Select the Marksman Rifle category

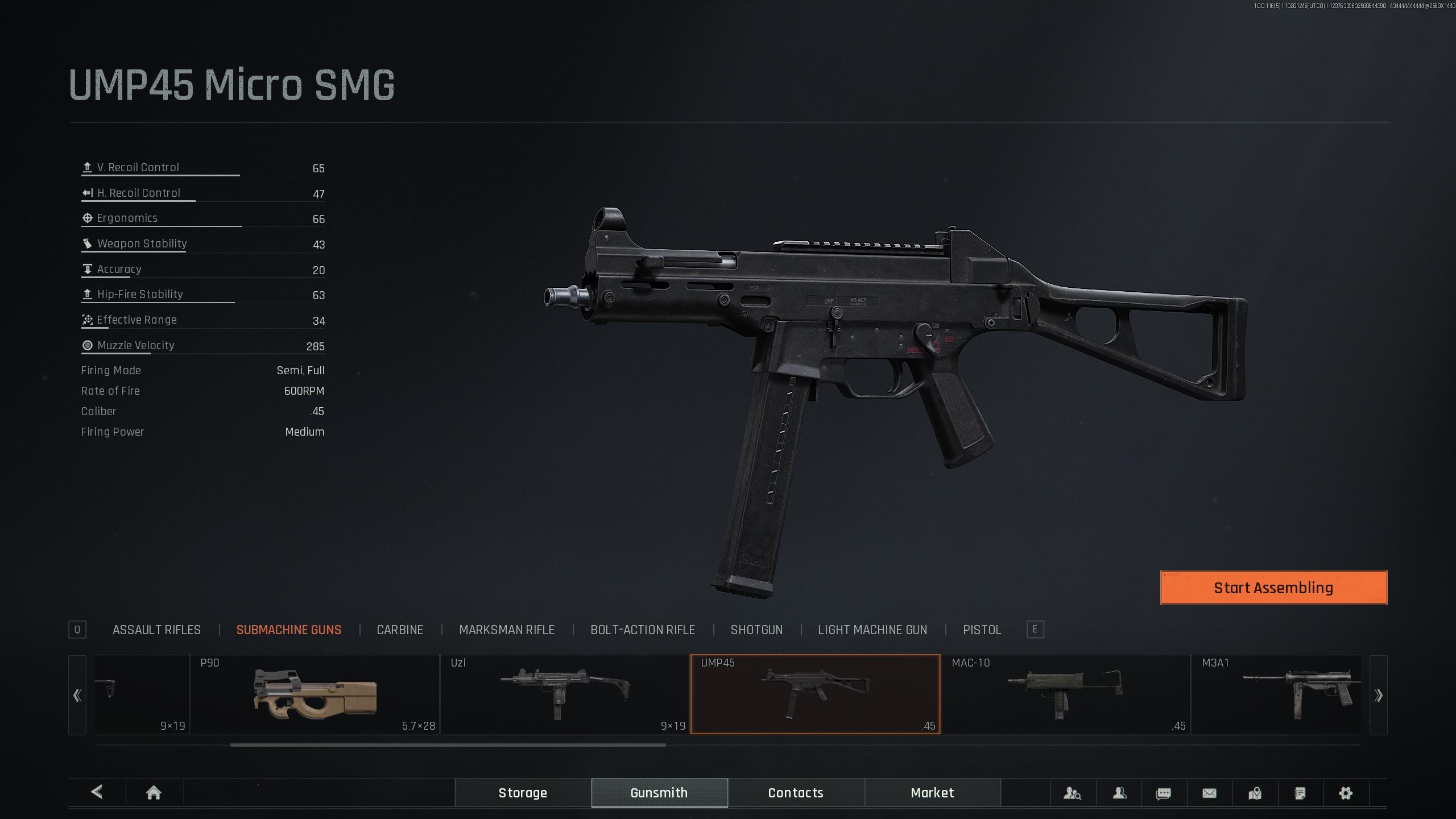(506, 630)
